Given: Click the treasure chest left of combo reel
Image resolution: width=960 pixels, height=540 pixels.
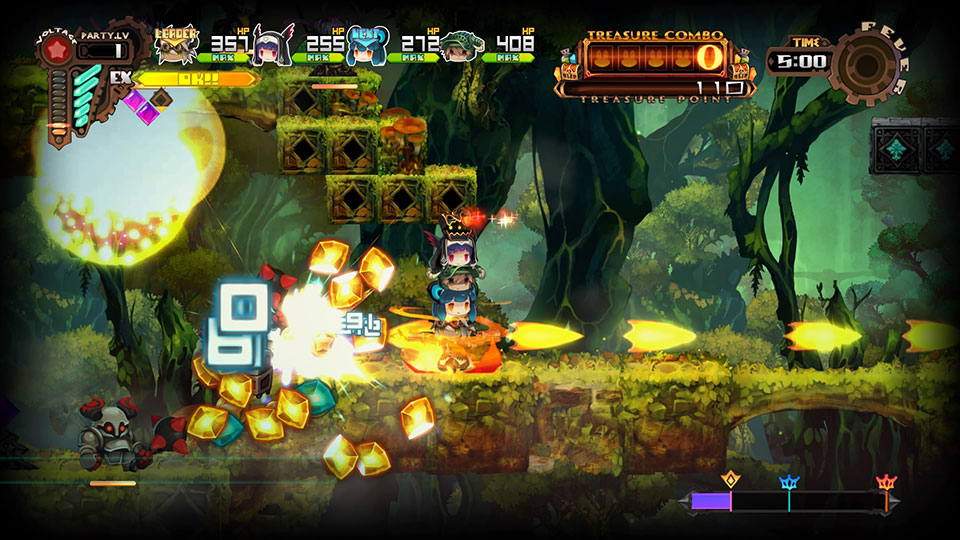Looking at the screenshot, I should tap(574, 69).
